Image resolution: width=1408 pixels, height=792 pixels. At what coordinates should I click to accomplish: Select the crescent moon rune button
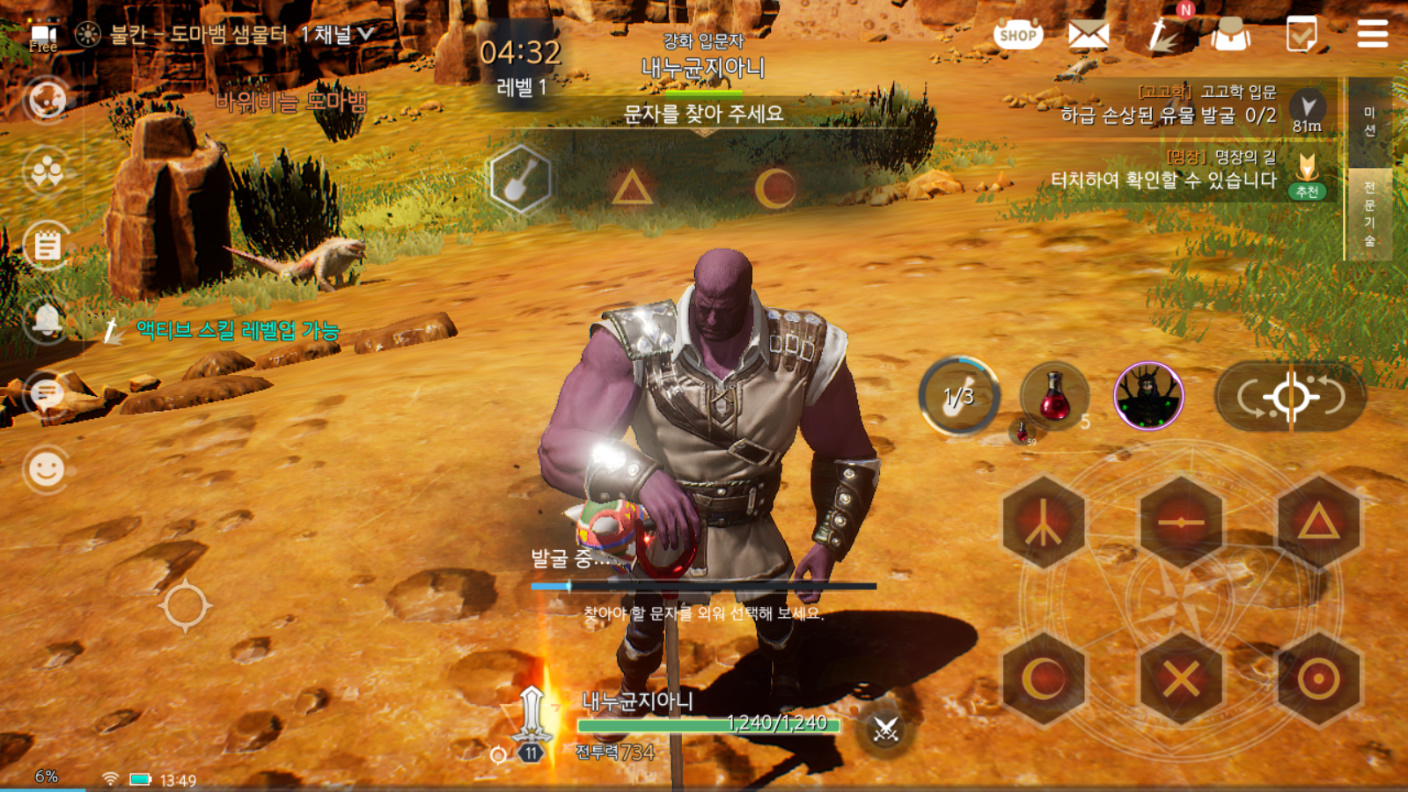tap(1044, 679)
